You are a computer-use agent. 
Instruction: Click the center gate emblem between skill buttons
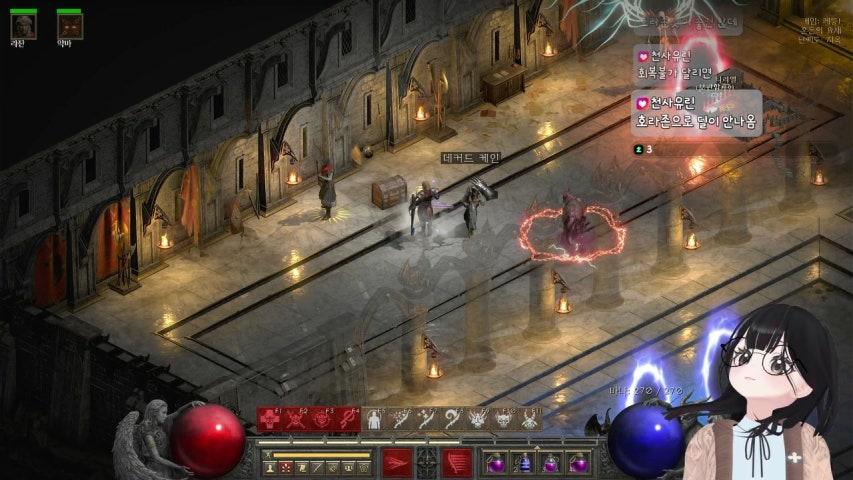pos(427,463)
